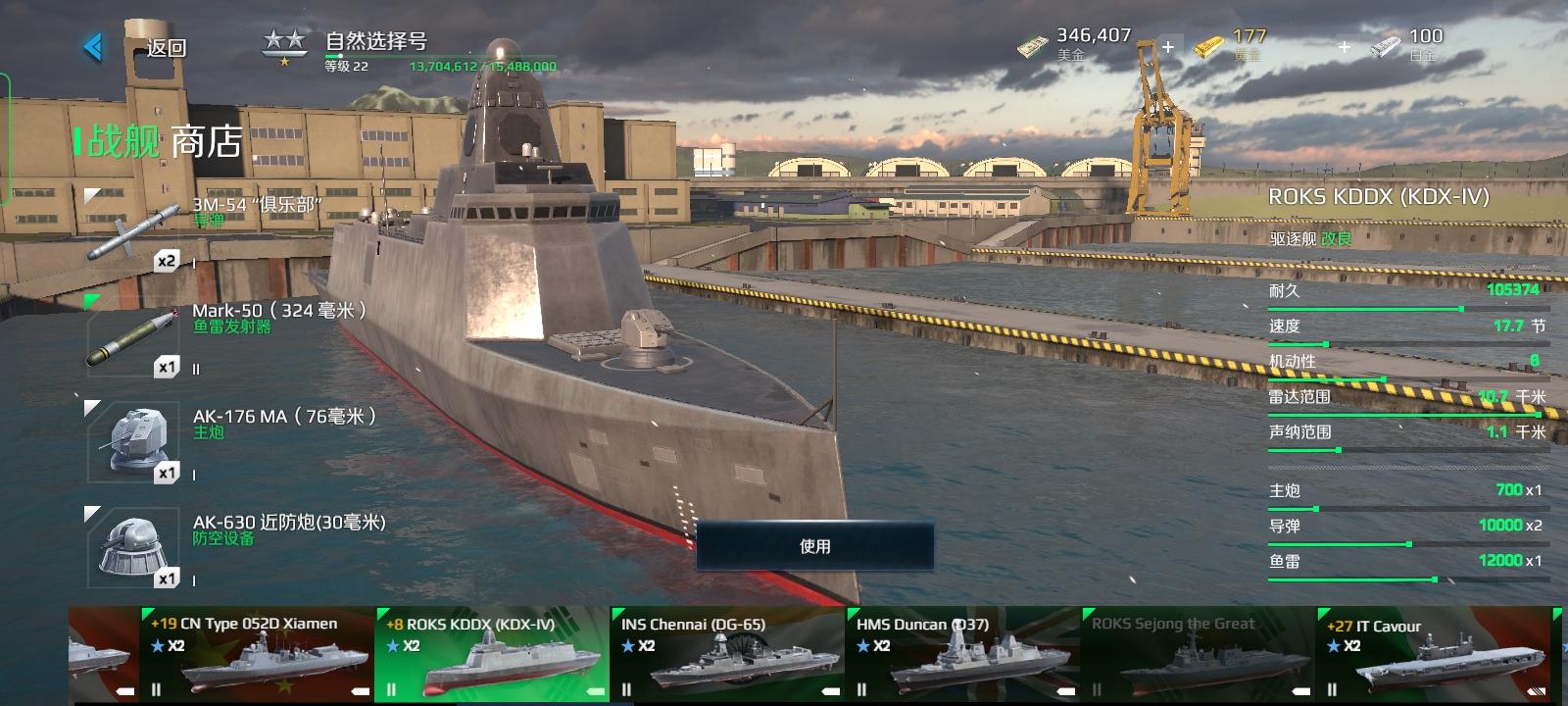Go back with the 返回 arrow button
The image size is (1568, 706).
point(95,46)
